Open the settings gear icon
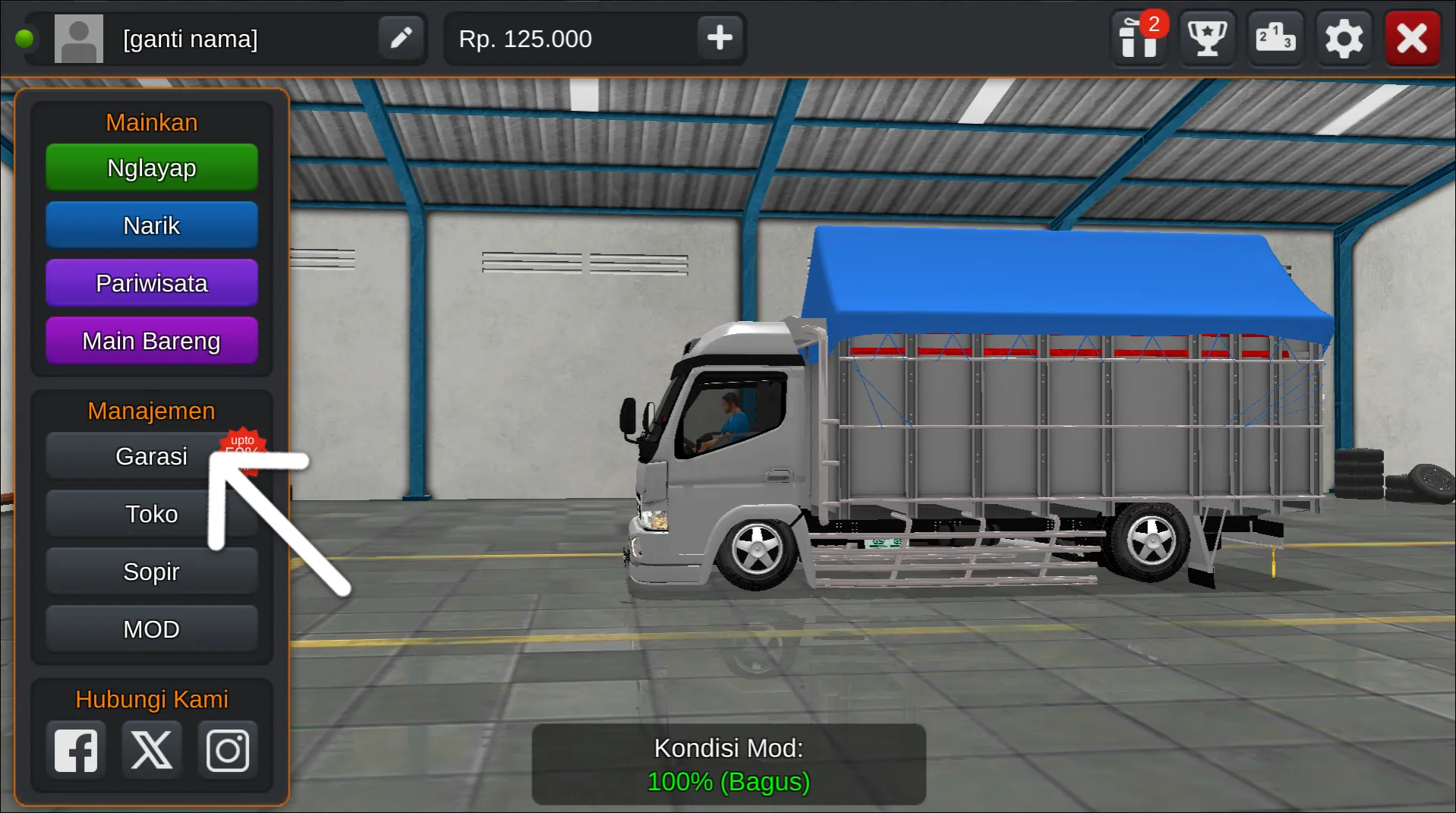Screen dimensions: 1456x813 point(1344,38)
